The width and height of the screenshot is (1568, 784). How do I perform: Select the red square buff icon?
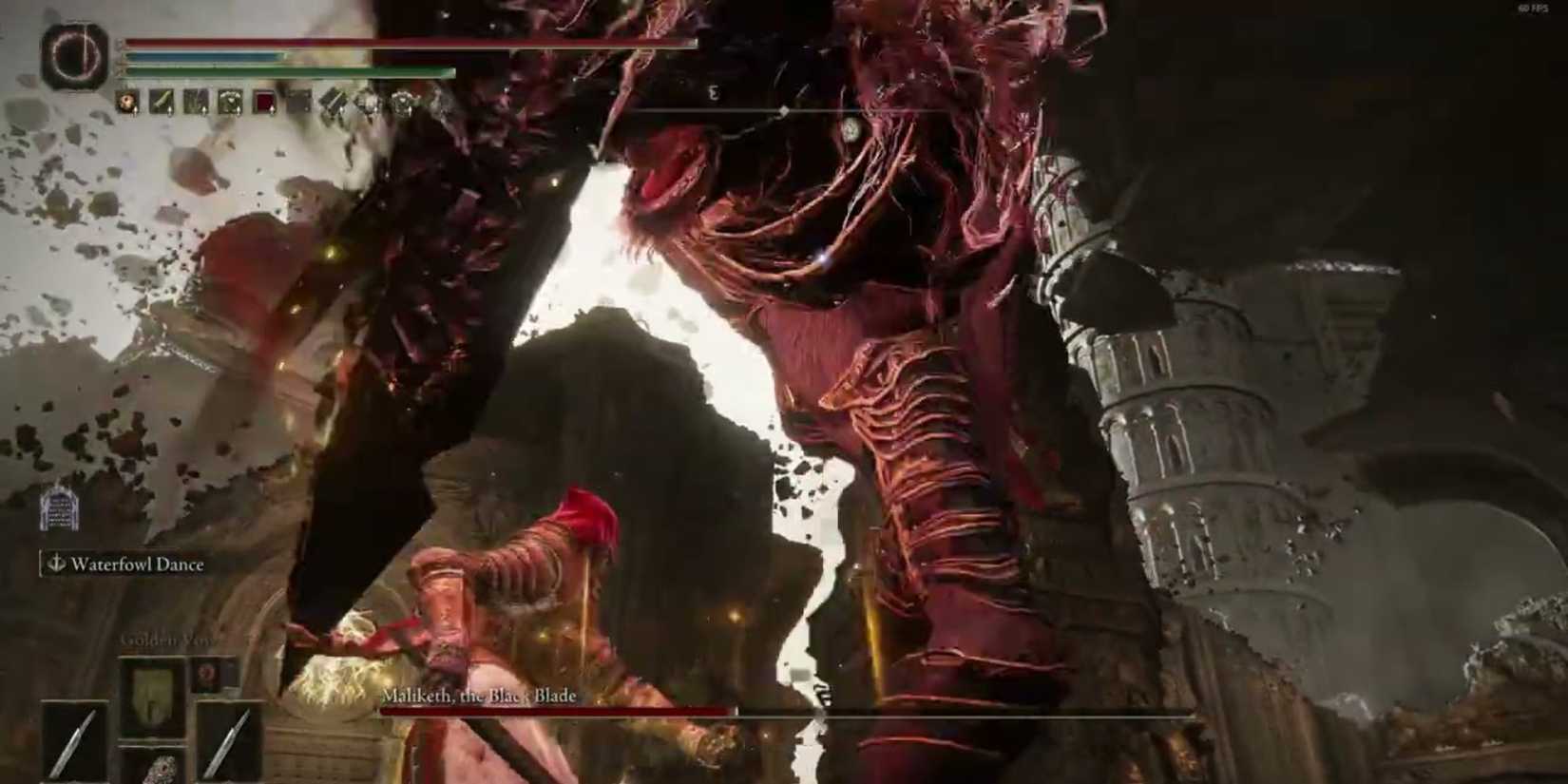click(x=264, y=102)
